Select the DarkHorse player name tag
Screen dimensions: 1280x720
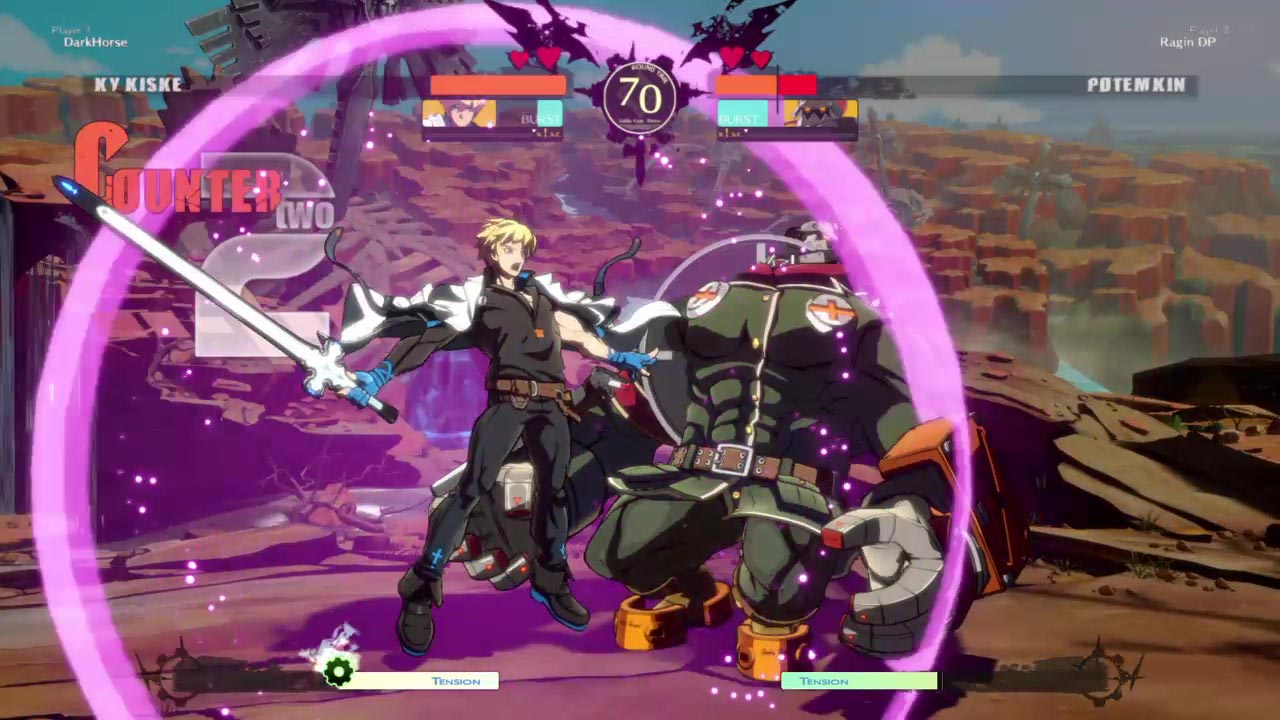95,43
